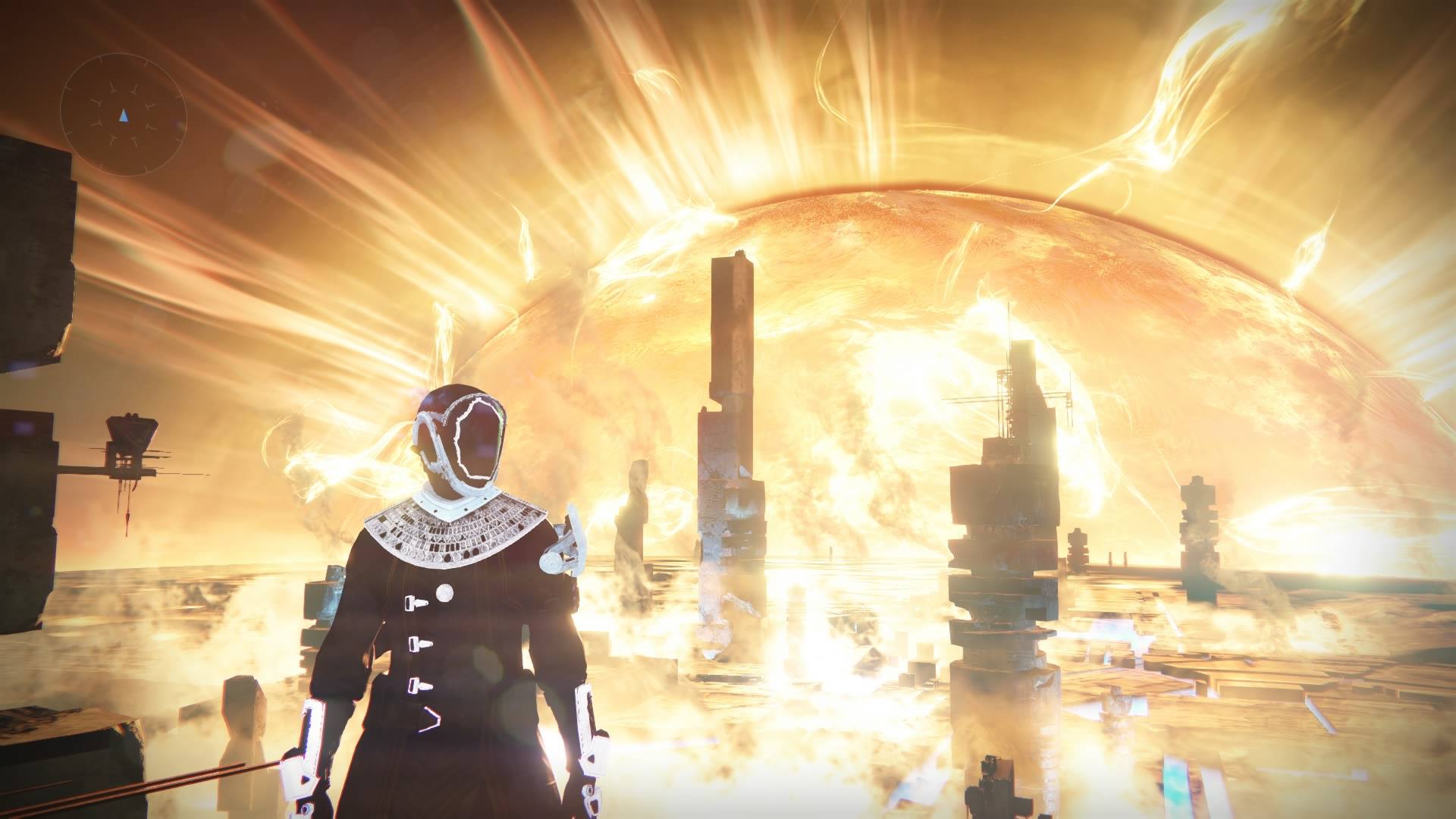Click the circular emblem on the Warlock's robe
The width and height of the screenshot is (1456, 819).
tap(446, 591)
